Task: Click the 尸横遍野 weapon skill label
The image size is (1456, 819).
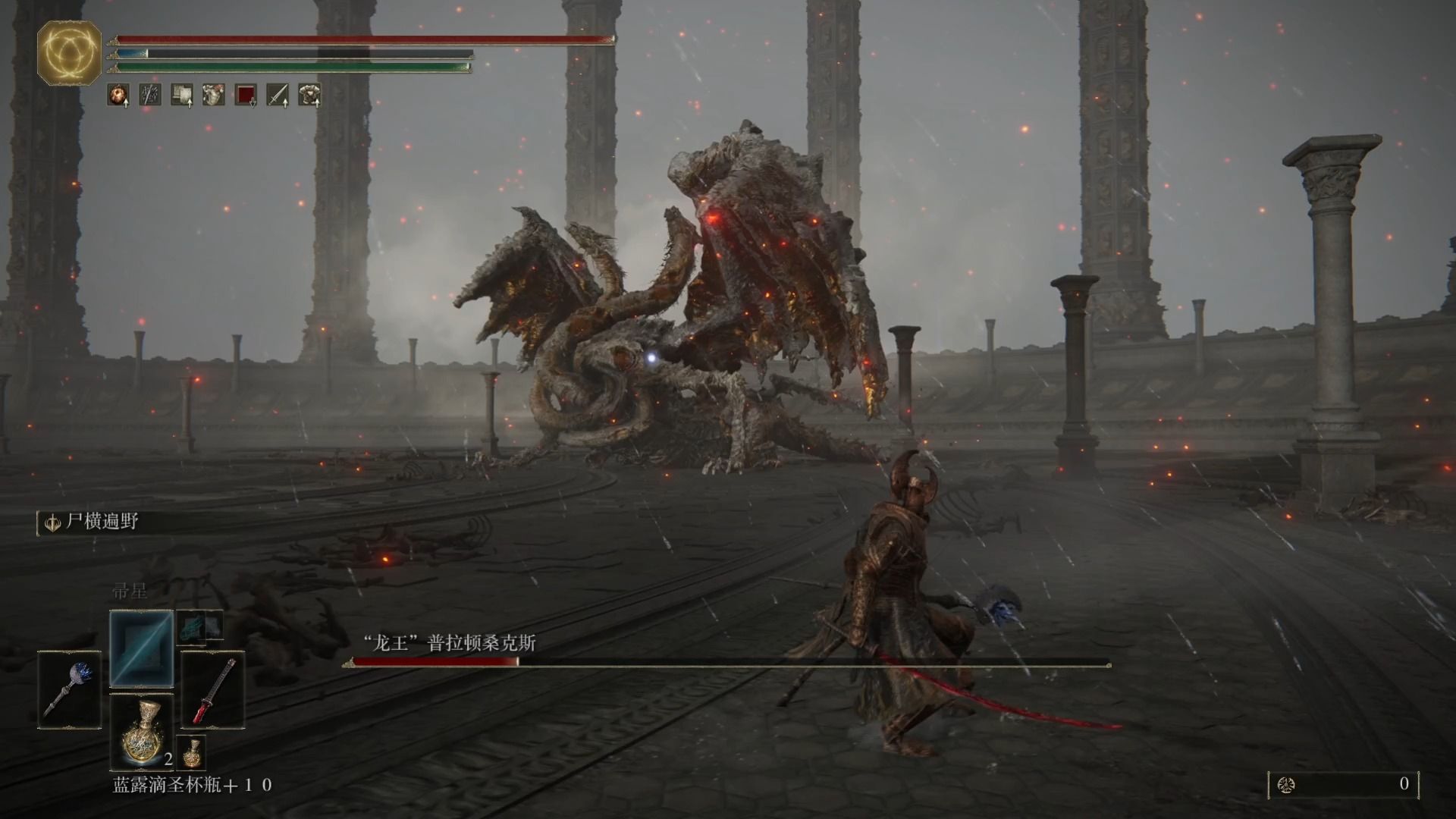Action: click(x=102, y=522)
